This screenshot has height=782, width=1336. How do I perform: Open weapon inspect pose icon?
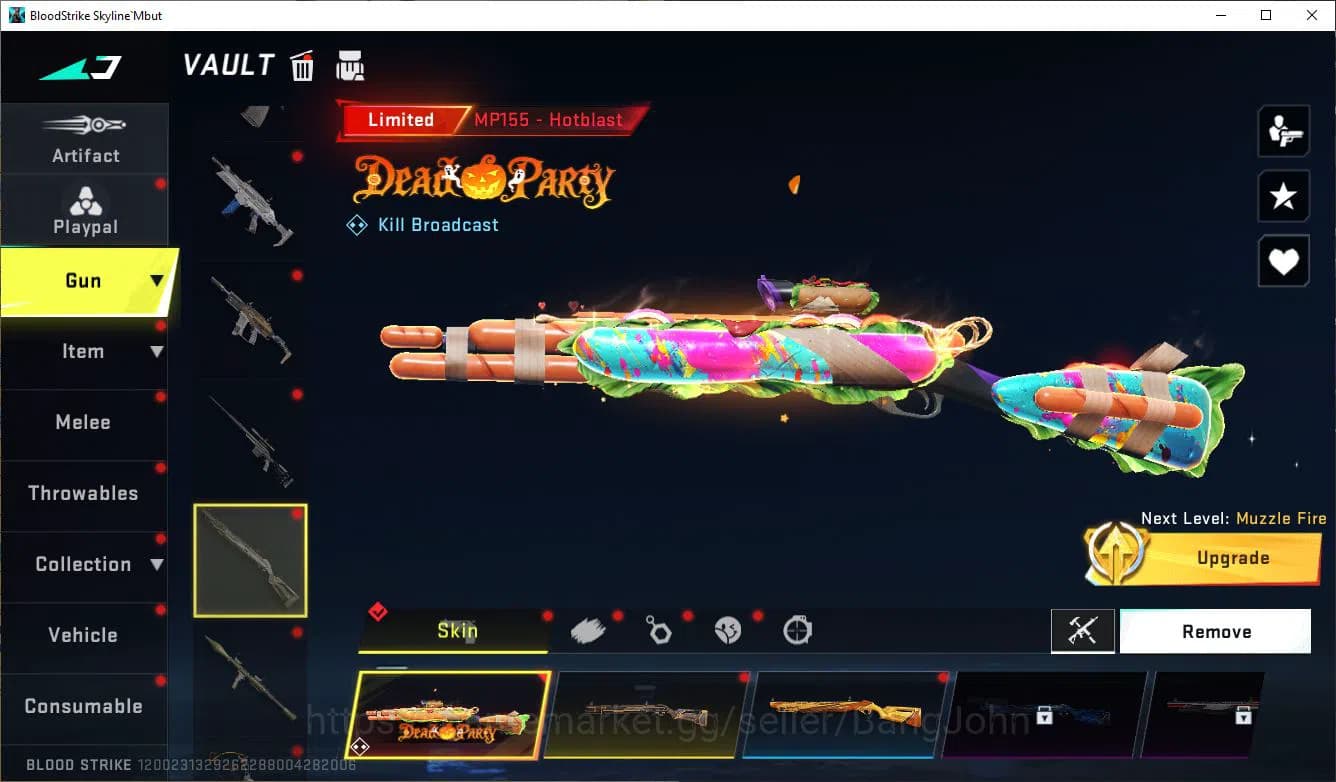1283,131
